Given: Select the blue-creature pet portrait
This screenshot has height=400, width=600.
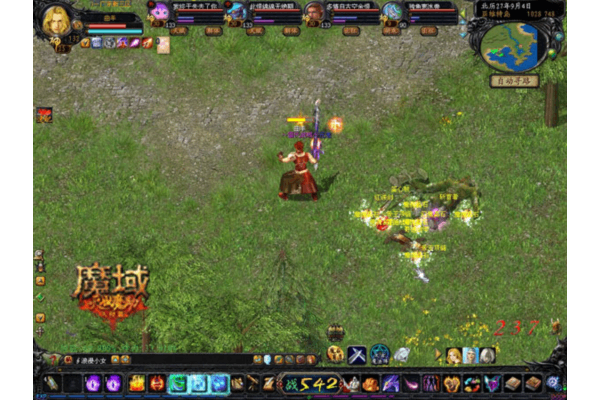Looking at the screenshot, I should 236,13.
